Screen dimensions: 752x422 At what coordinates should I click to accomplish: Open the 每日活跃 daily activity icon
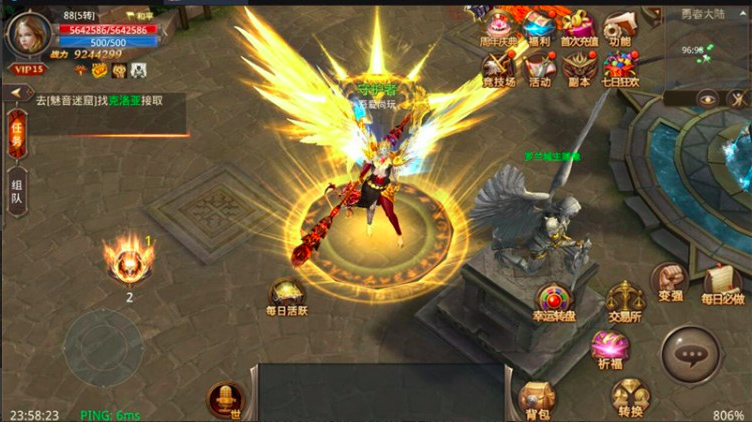tap(287, 297)
